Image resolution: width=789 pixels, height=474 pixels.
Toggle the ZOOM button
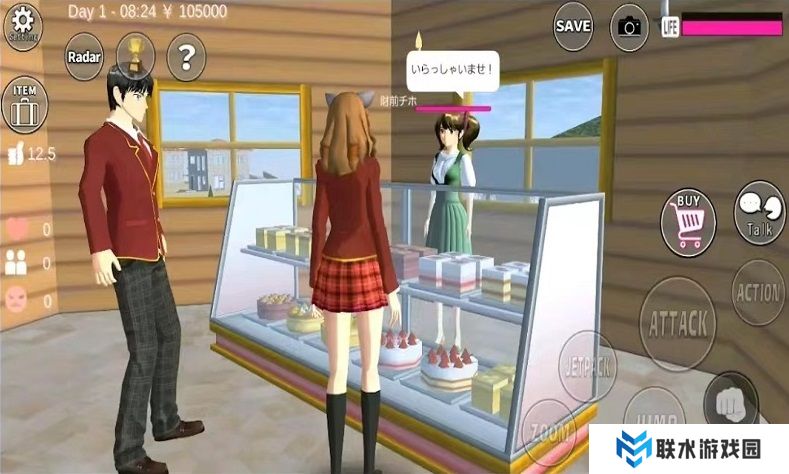549,434
